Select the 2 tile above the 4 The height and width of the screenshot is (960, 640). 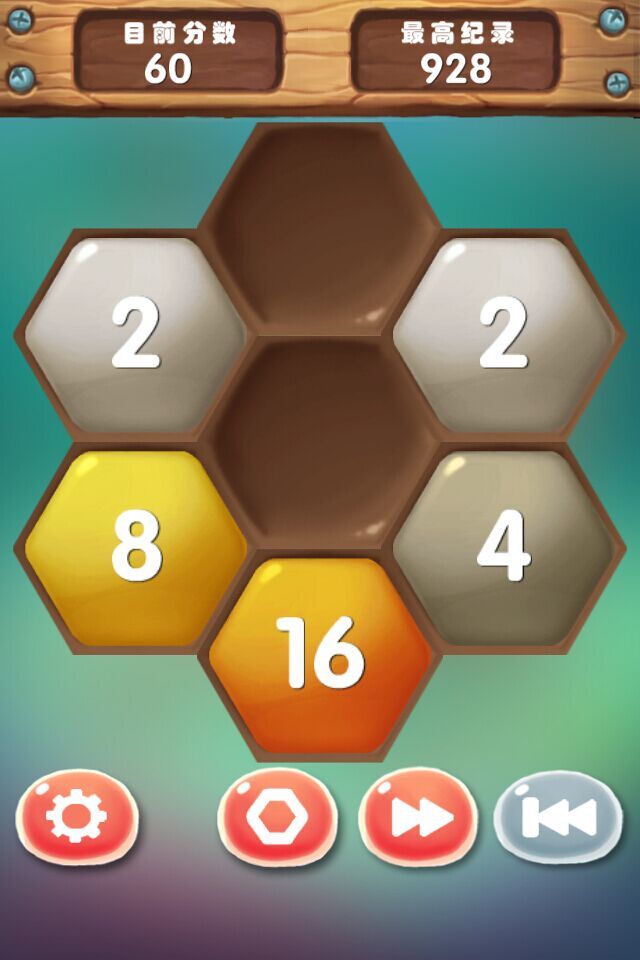(x=503, y=334)
